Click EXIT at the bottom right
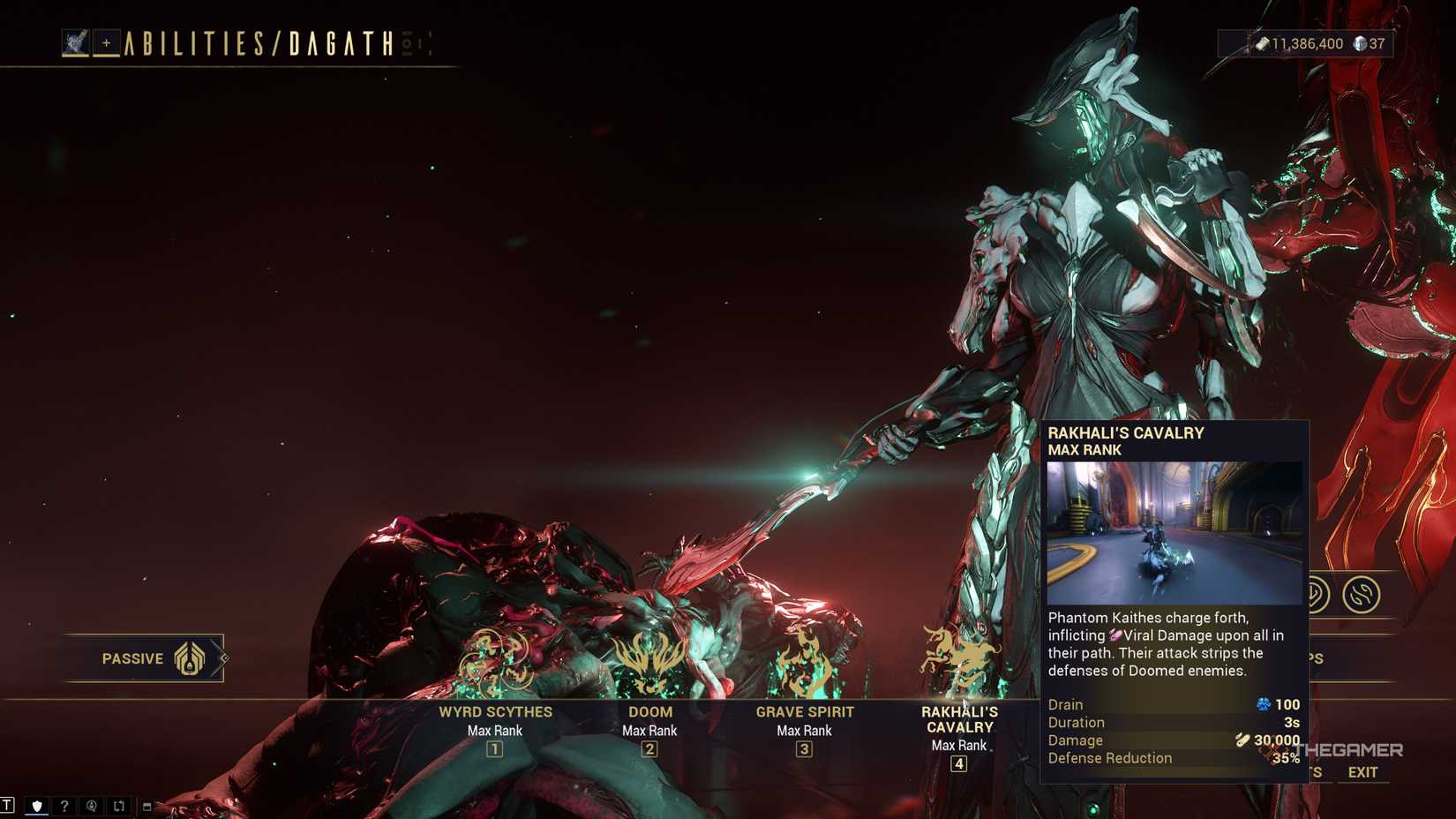The width and height of the screenshot is (1456, 819). (x=1363, y=771)
